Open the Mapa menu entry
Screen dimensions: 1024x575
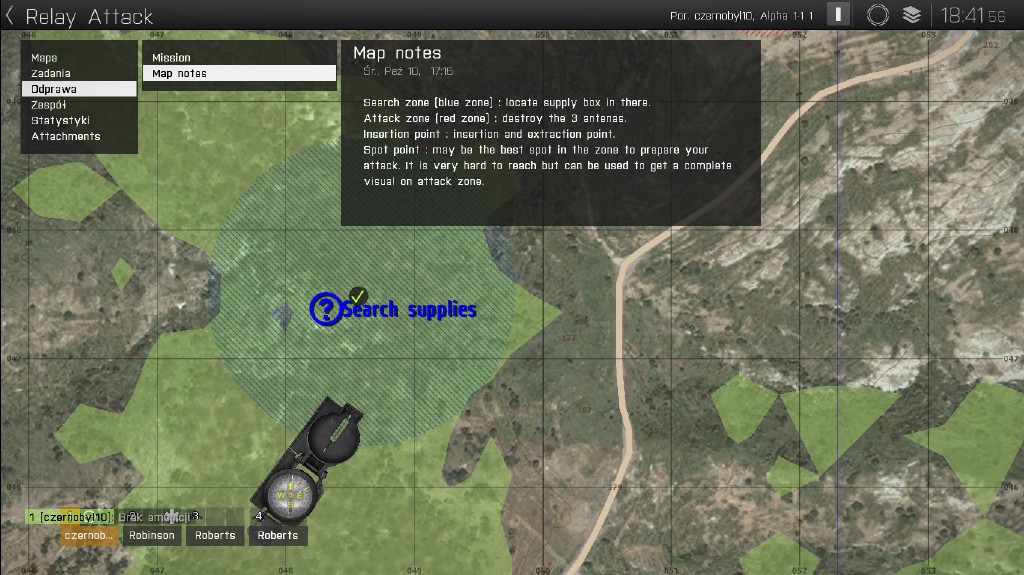(44, 58)
